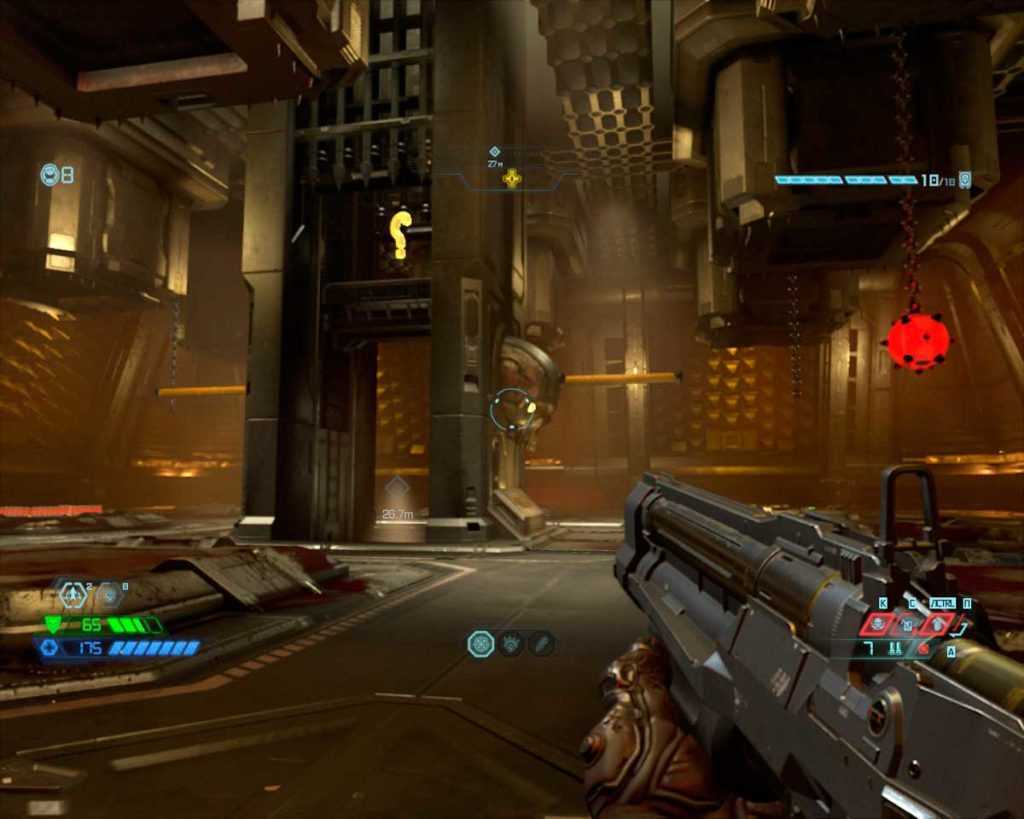
Task: Click the 26.7m waypoint diamond marker
Action: (397, 488)
